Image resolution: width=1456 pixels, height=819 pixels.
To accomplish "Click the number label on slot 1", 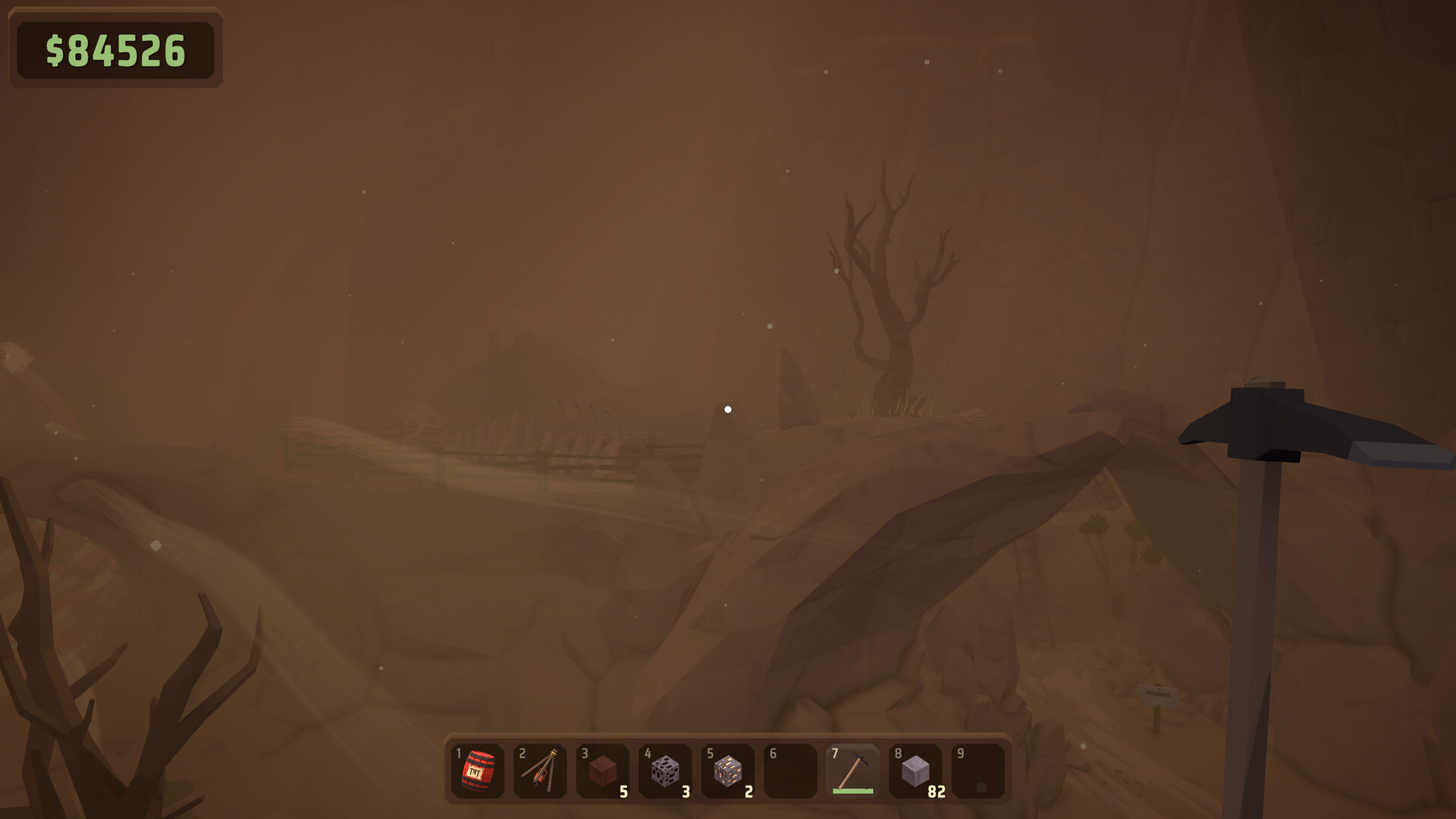I will click(x=458, y=753).
